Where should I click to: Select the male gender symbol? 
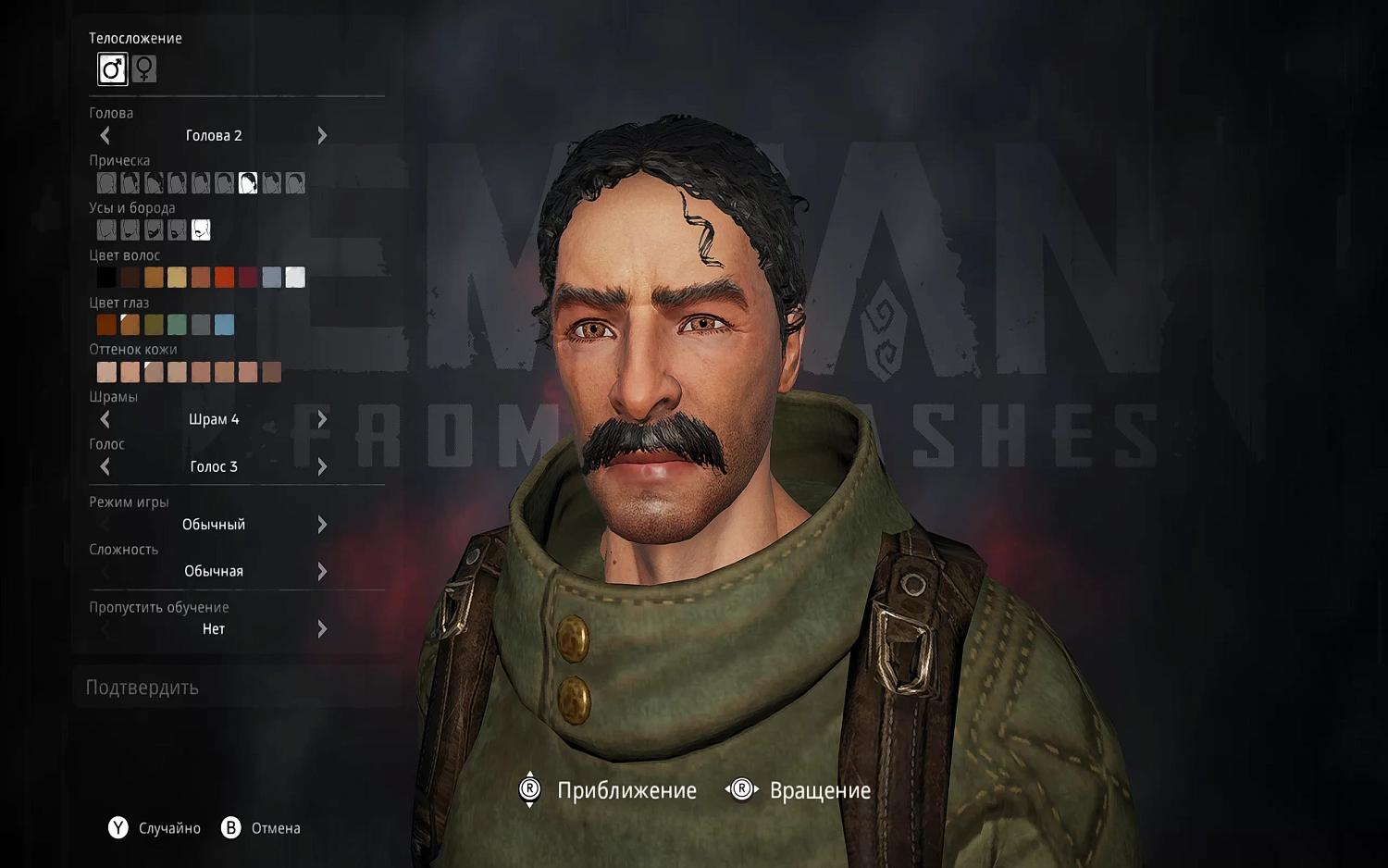[x=112, y=68]
